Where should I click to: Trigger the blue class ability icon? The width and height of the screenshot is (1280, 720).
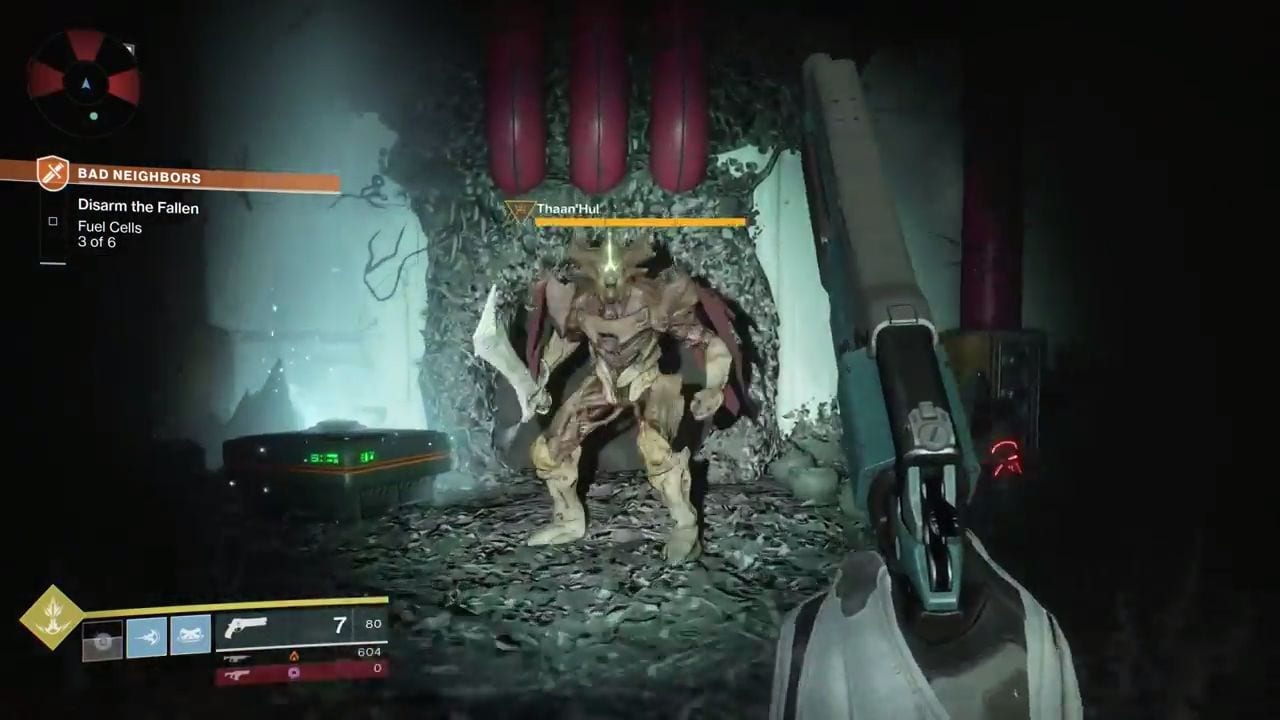[190, 635]
